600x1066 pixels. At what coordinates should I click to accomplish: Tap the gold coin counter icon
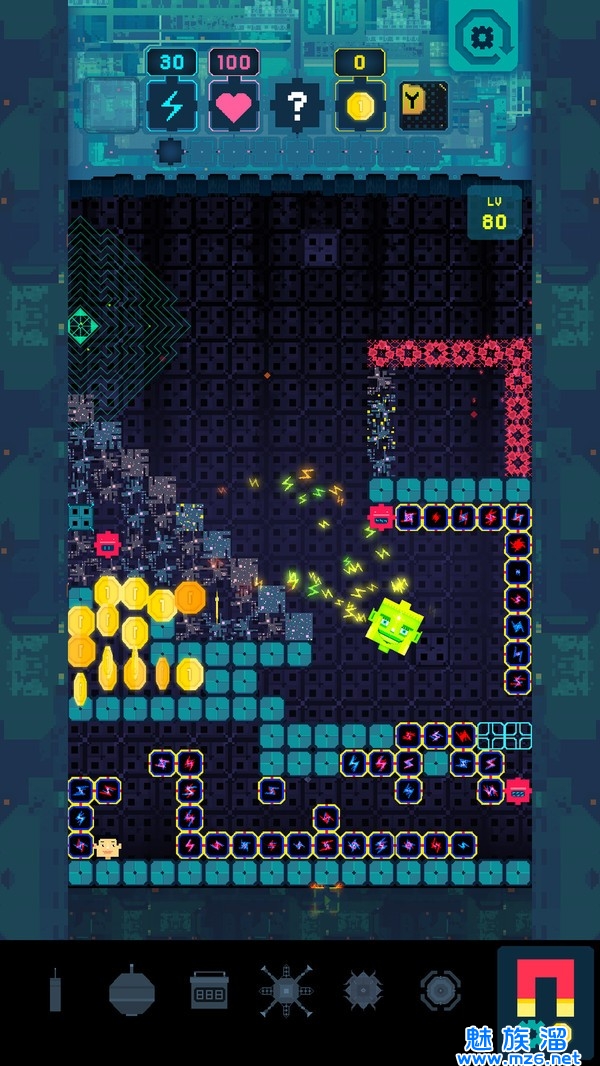click(359, 106)
